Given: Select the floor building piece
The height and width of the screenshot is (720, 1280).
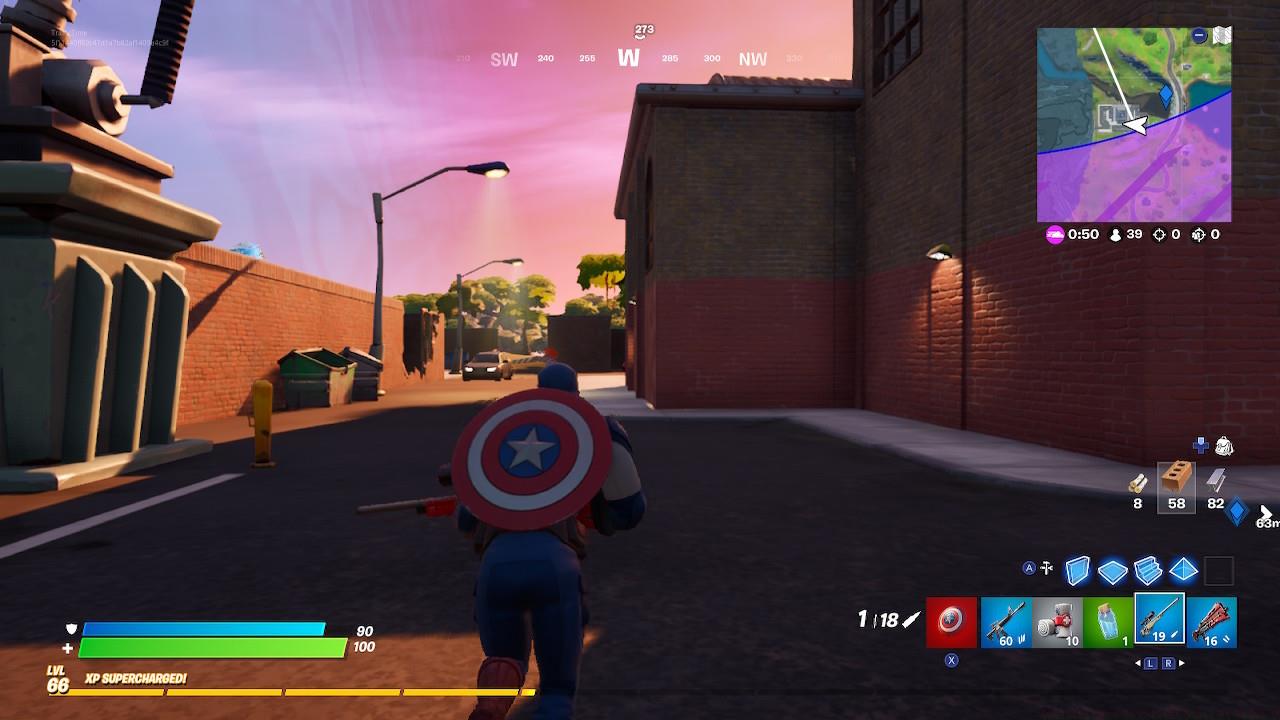Looking at the screenshot, I should coord(1112,570).
